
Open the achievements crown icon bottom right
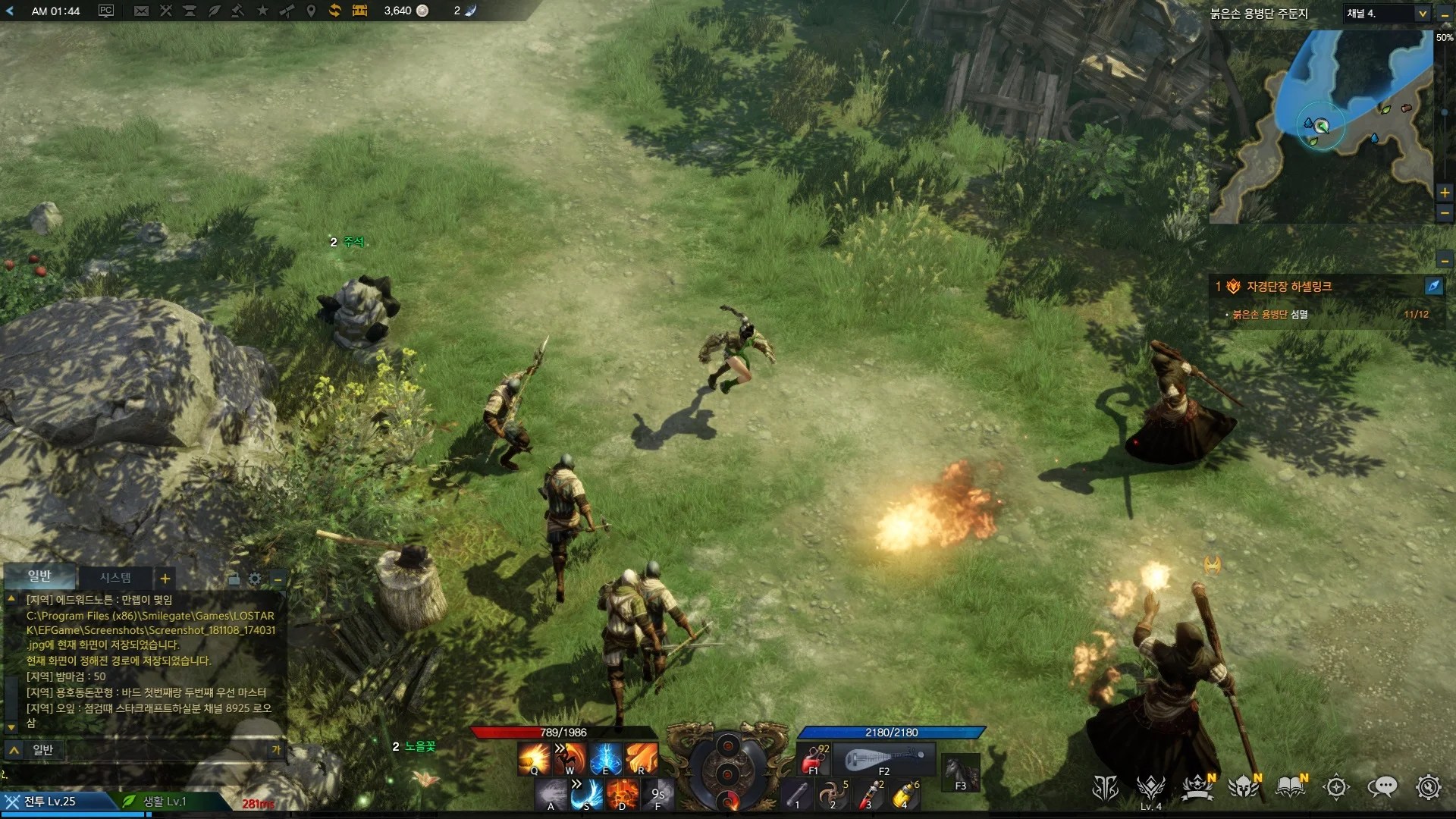click(1195, 788)
